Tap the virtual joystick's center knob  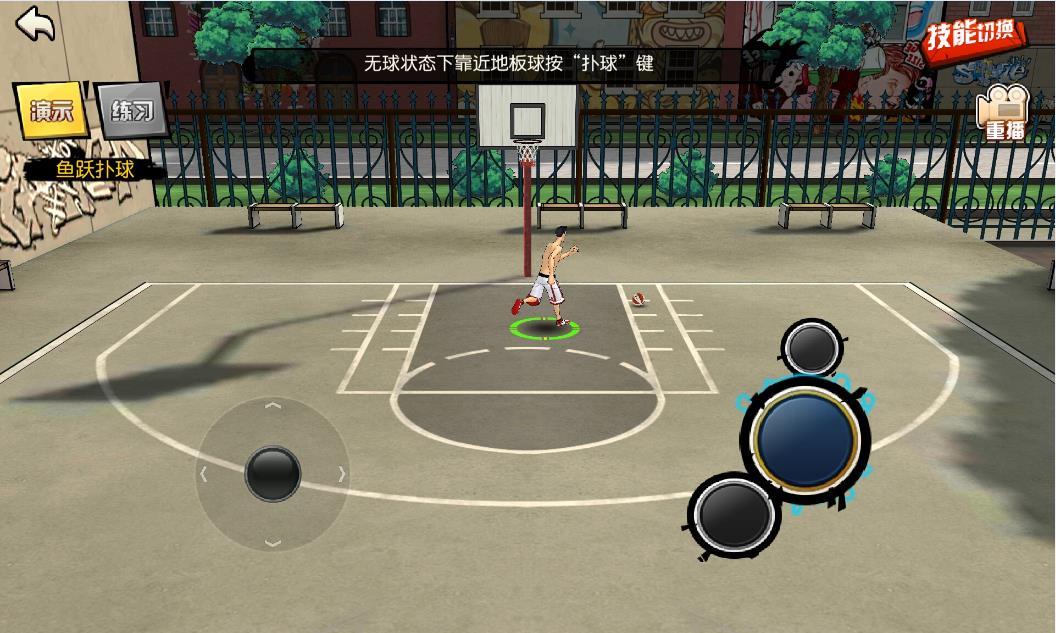point(272,473)
